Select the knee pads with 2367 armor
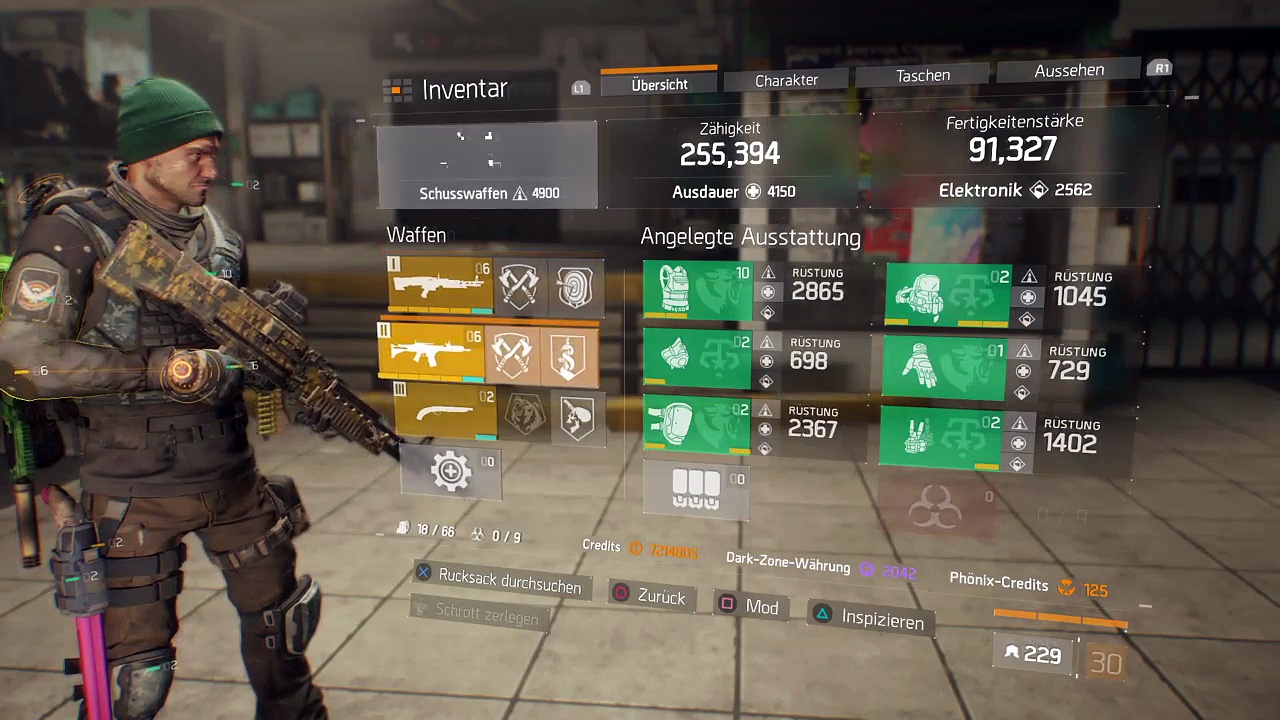Screen dimensions: 1280x720 697,425
